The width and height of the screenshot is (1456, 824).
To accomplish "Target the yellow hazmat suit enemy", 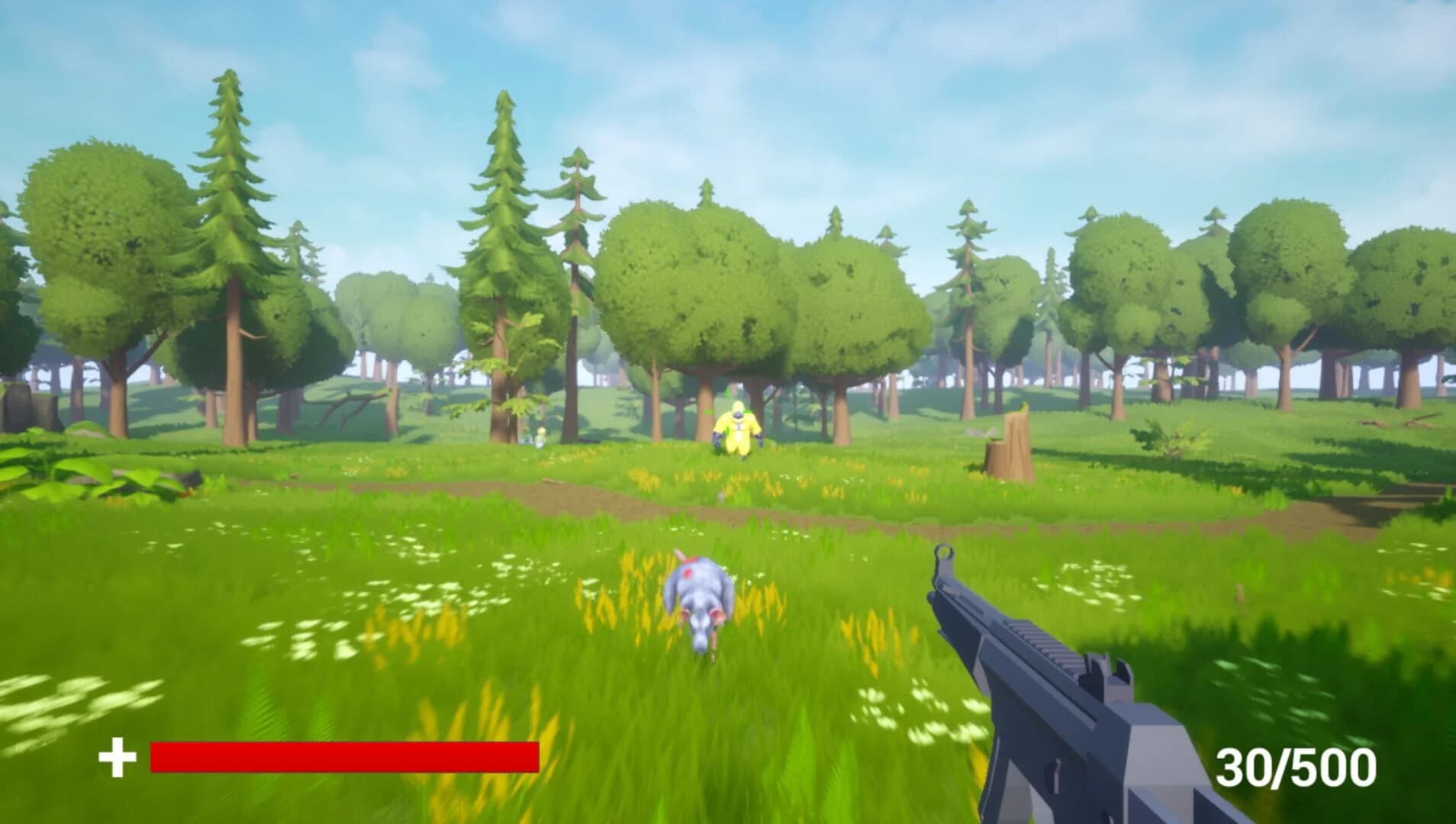I will (737, 427).
